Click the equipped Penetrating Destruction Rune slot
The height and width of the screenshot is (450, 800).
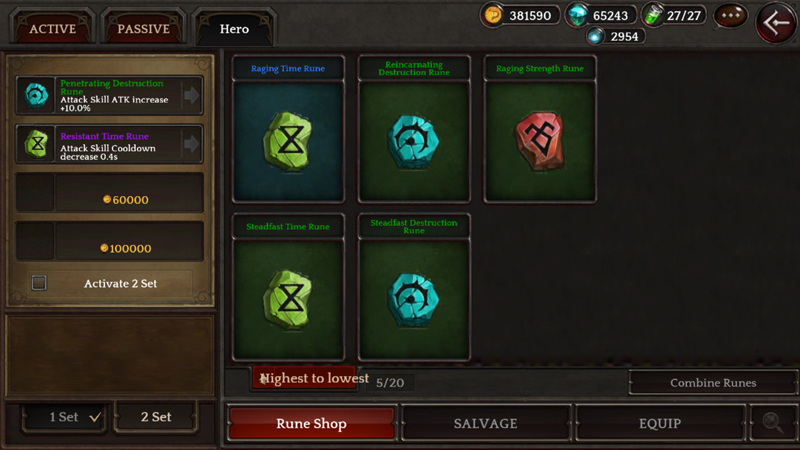pos(110,95)
